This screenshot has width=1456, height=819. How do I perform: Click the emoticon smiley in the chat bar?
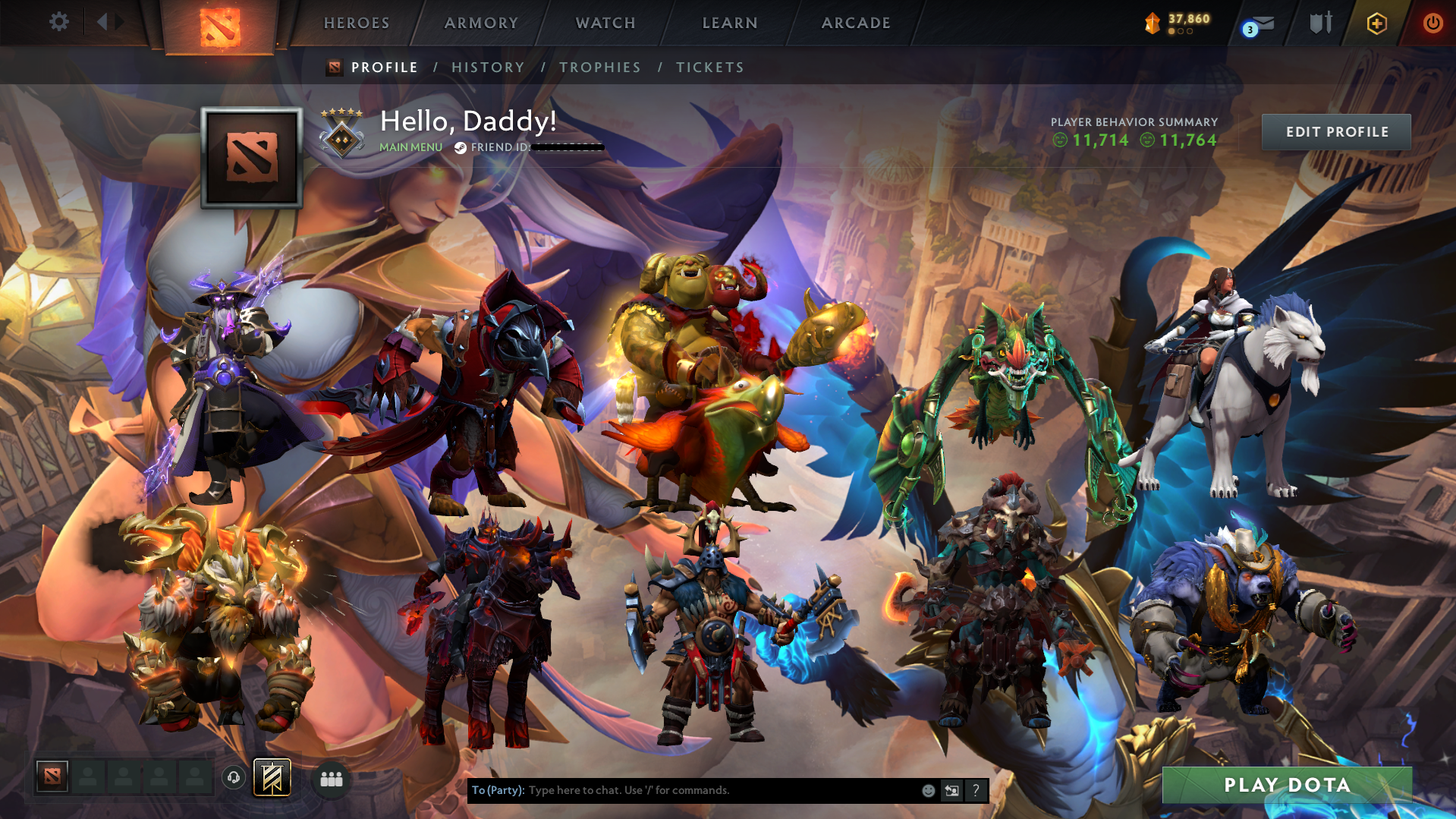929,790
